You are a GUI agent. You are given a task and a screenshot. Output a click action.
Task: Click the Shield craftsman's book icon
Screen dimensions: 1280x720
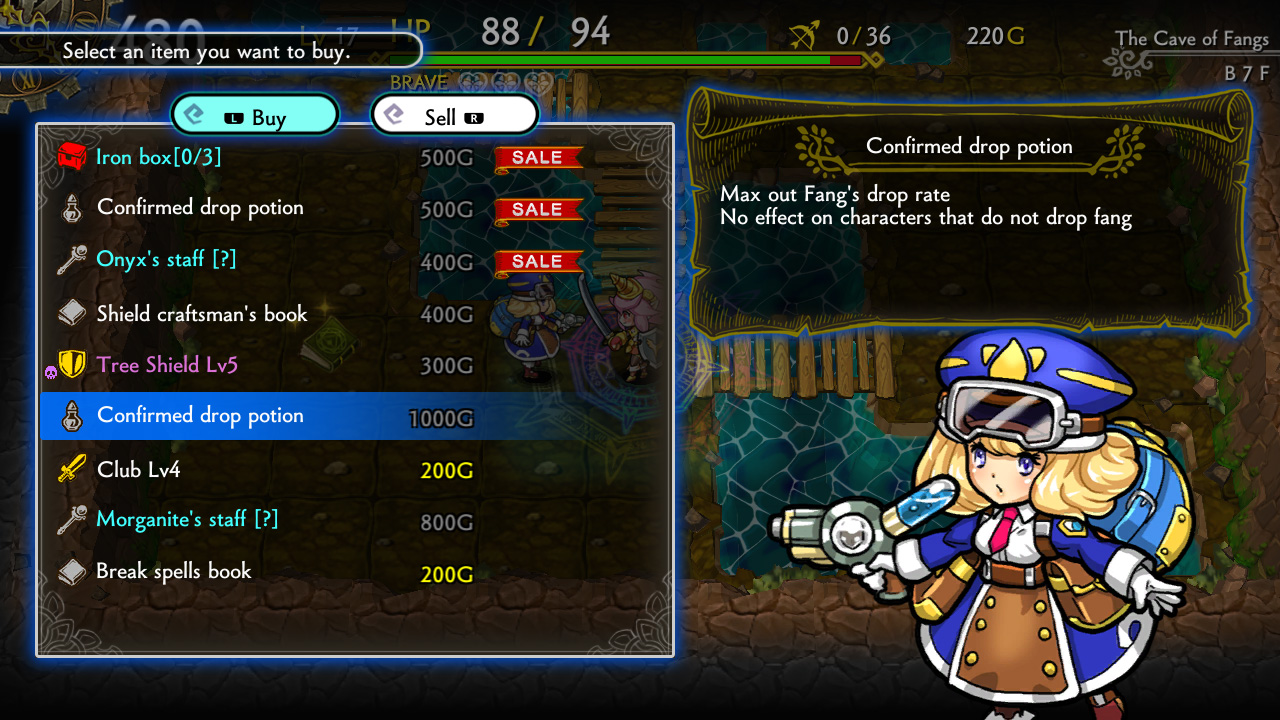coord(72,313)
